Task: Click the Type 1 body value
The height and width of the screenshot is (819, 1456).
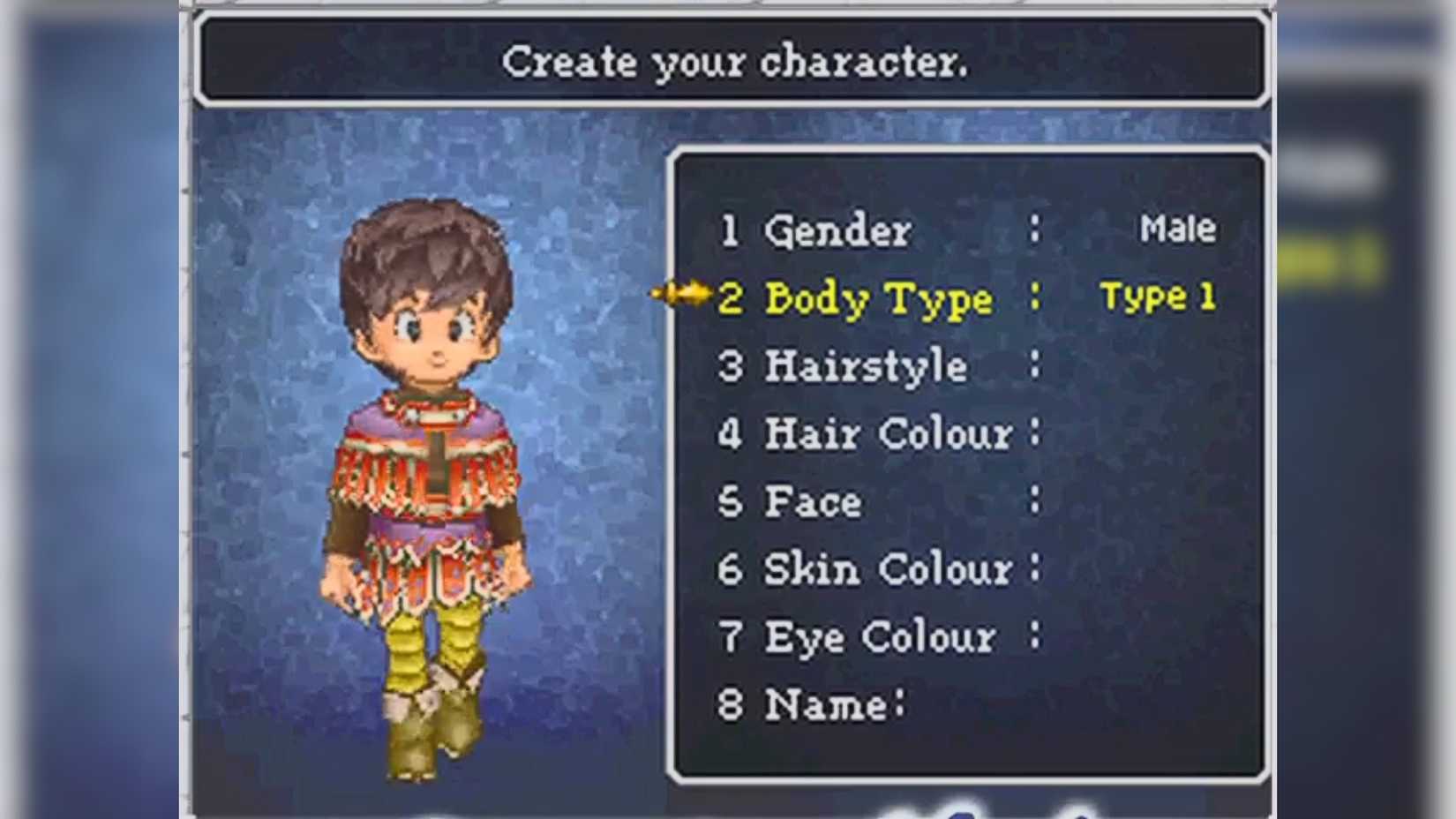Action: coord(1159,297)
